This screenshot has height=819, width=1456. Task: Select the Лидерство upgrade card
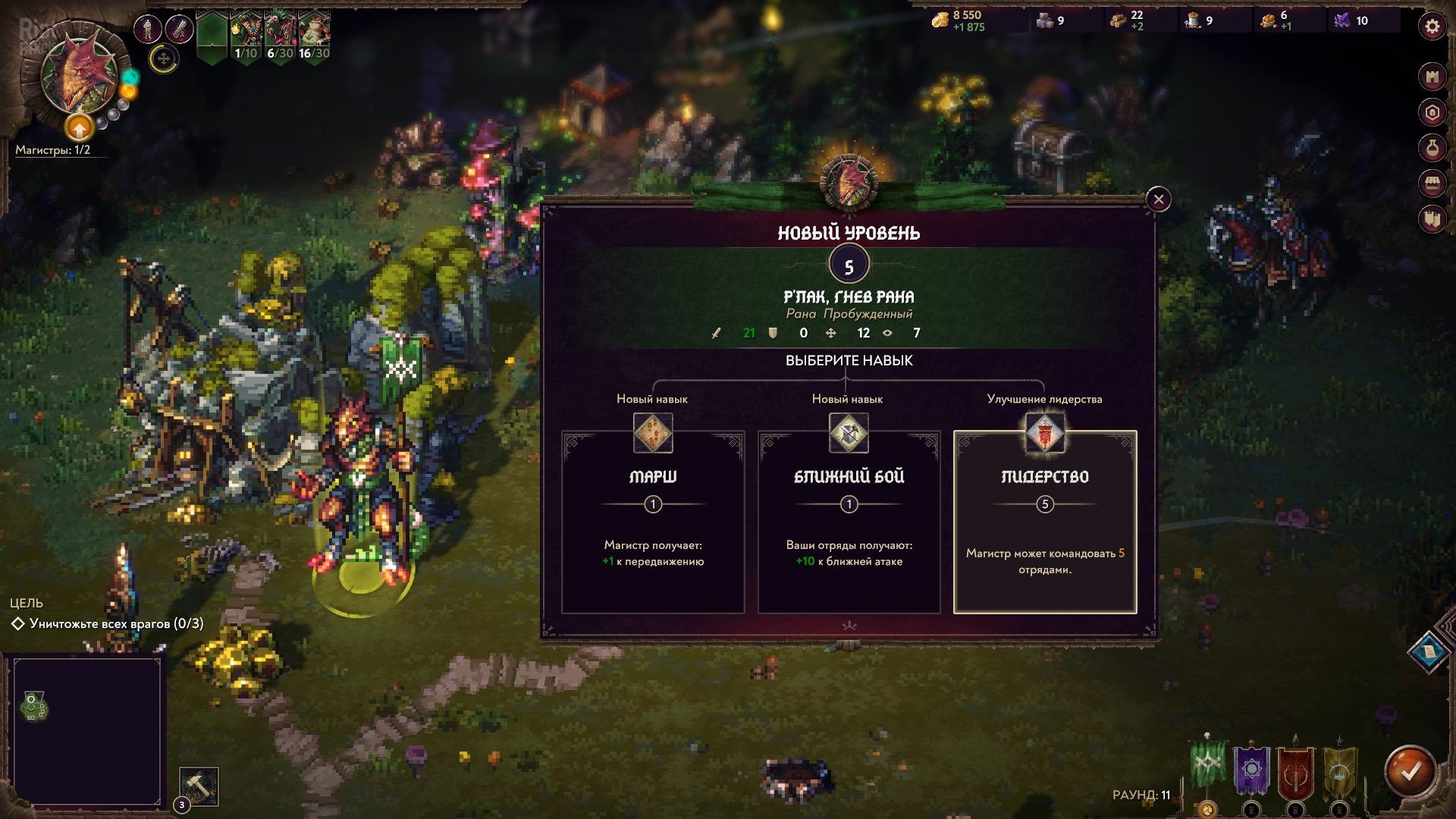tap(1044, 522)
